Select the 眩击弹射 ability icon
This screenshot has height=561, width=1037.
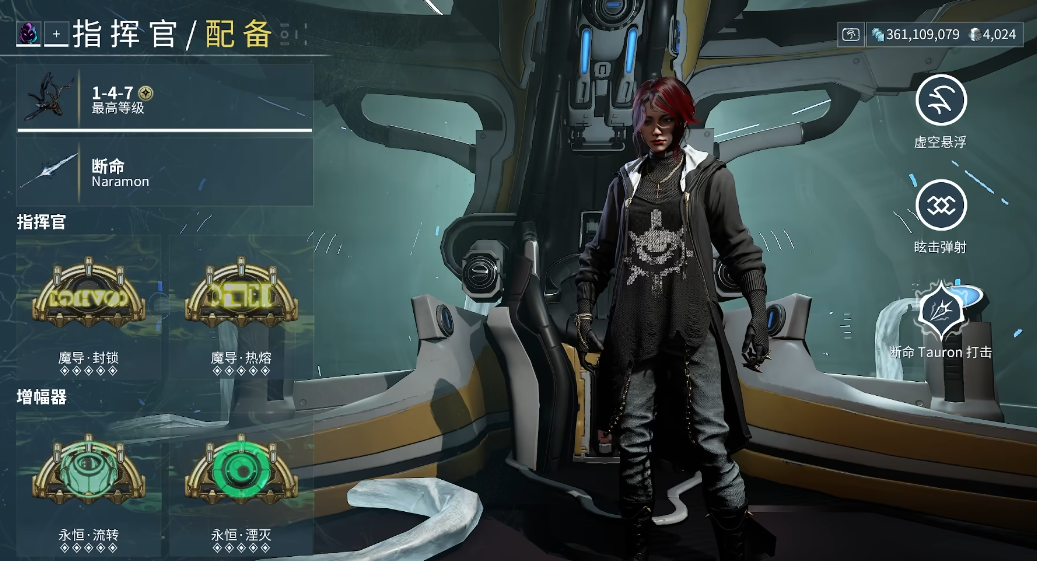(941, 205)
